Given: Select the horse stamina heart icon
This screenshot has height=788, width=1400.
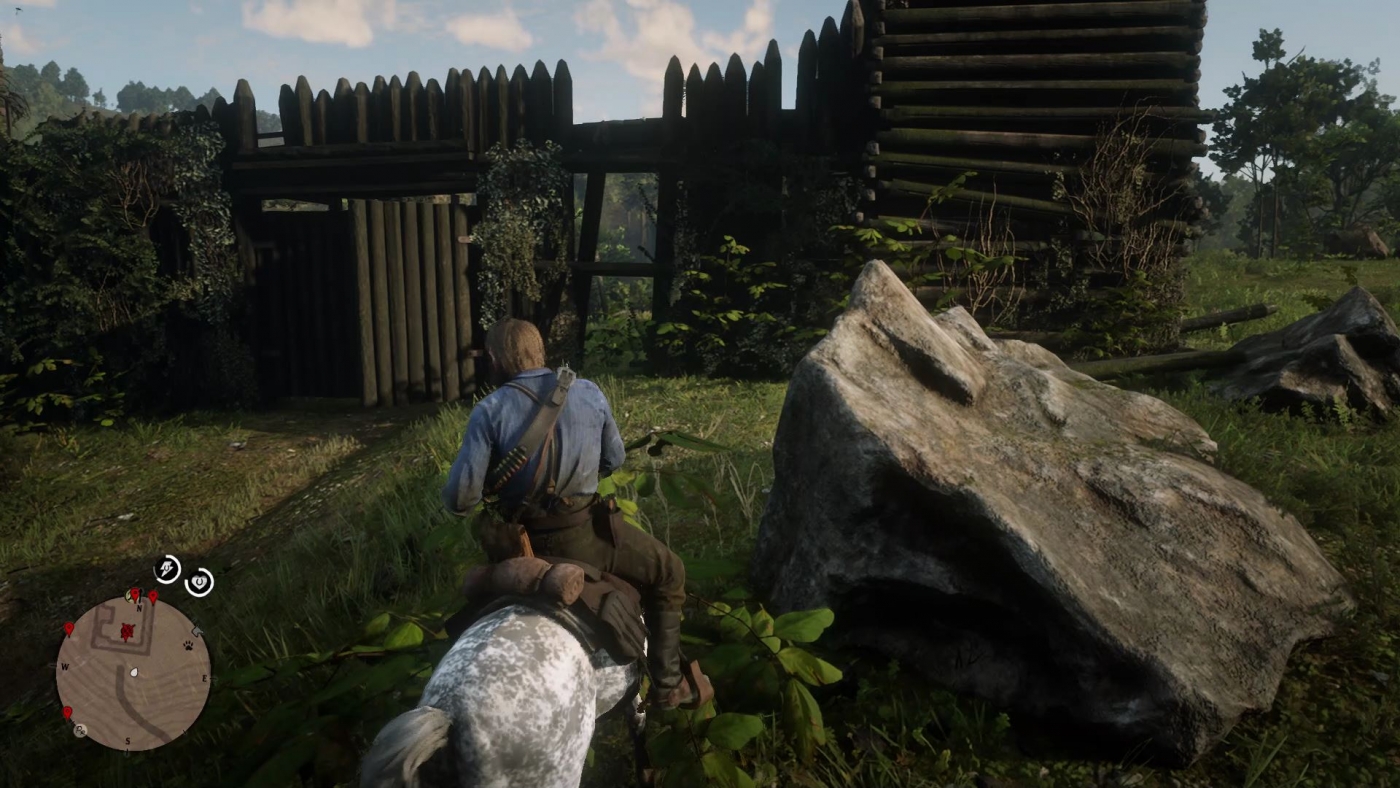Looking at the screenshot, I should point(200,580).
